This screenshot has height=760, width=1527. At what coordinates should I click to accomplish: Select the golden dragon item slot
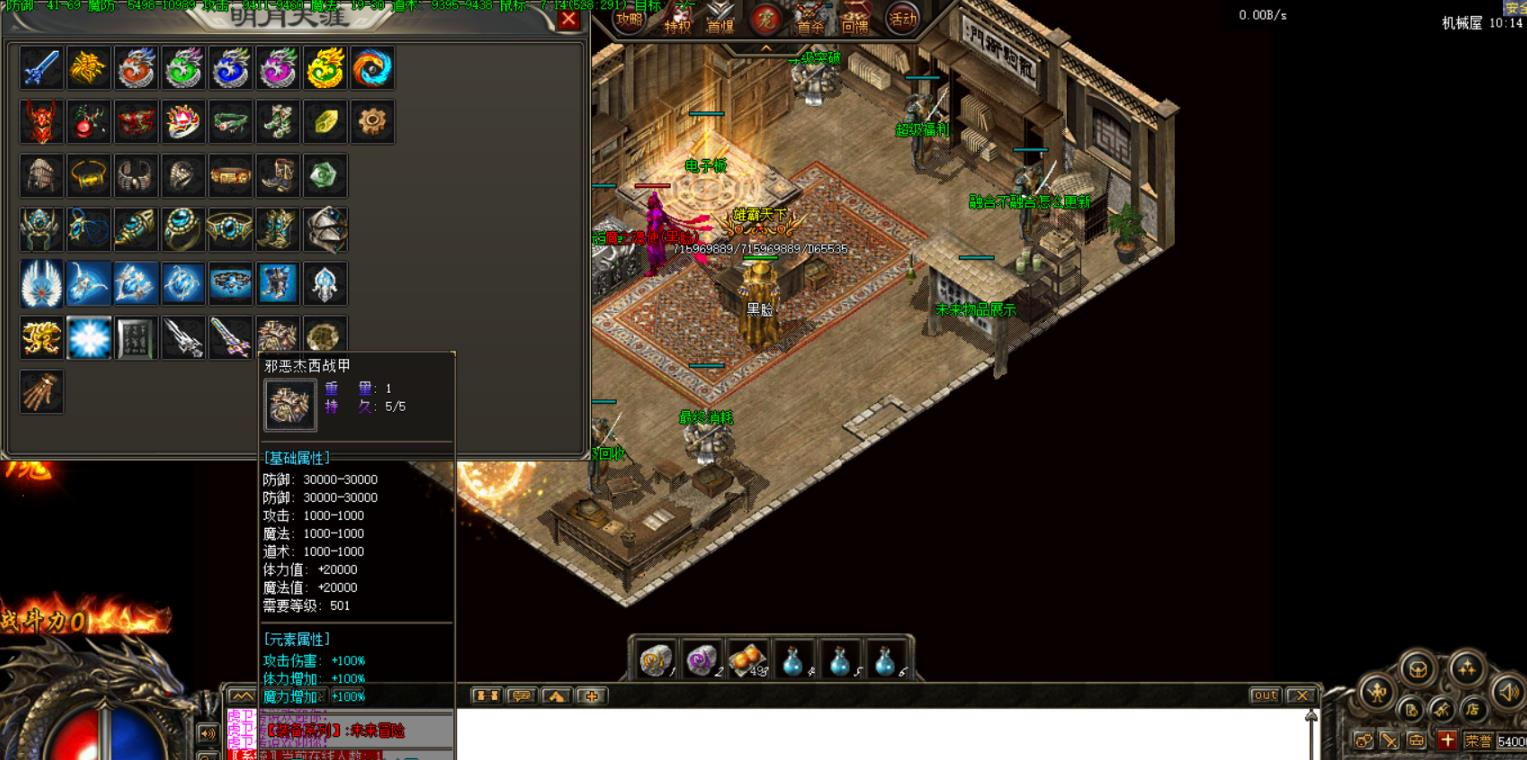325,68
